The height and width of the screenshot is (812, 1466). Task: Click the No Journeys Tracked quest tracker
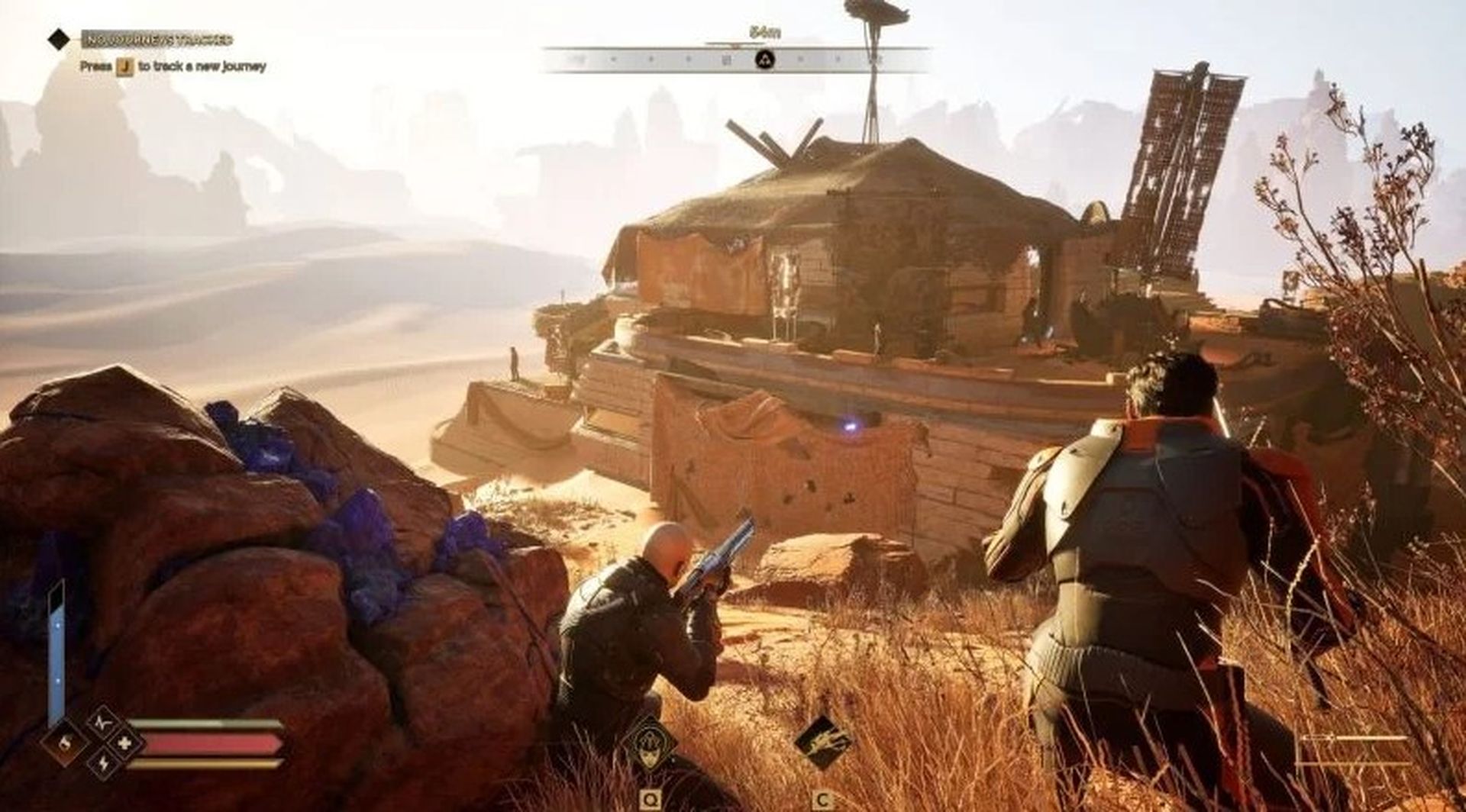[x=157, y=39]
